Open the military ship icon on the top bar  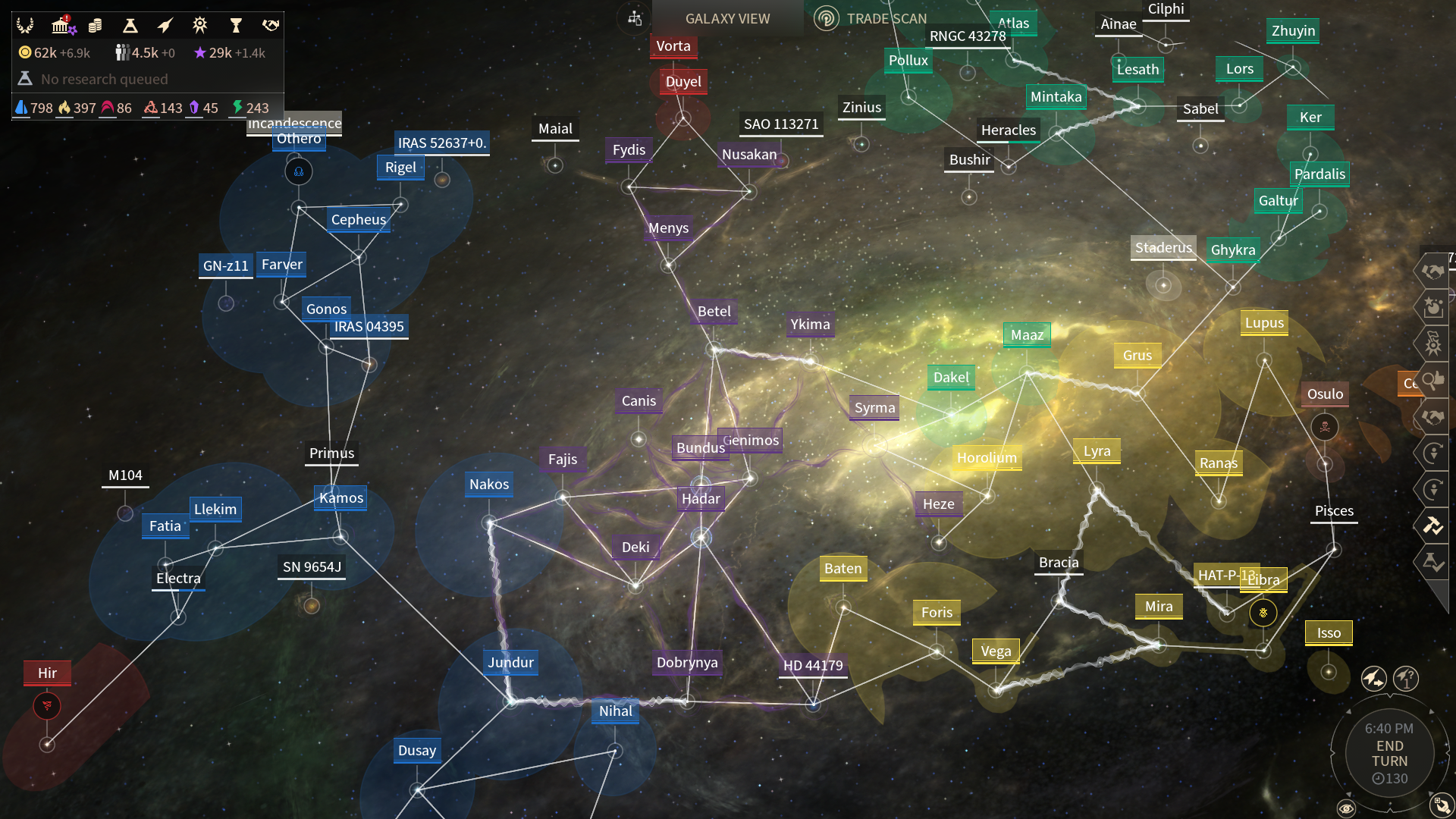tap(165, 25)
